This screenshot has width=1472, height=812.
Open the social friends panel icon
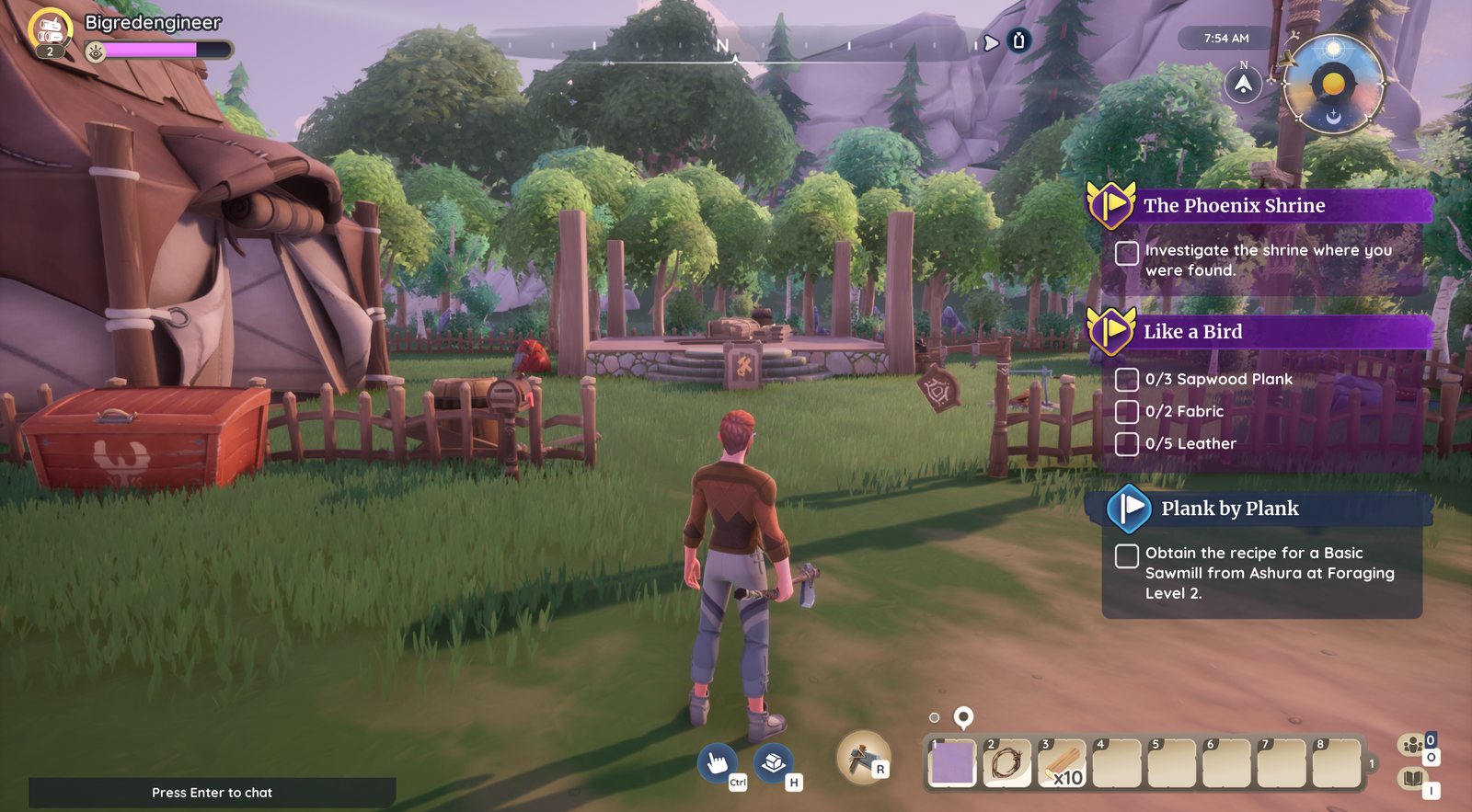1412,745
